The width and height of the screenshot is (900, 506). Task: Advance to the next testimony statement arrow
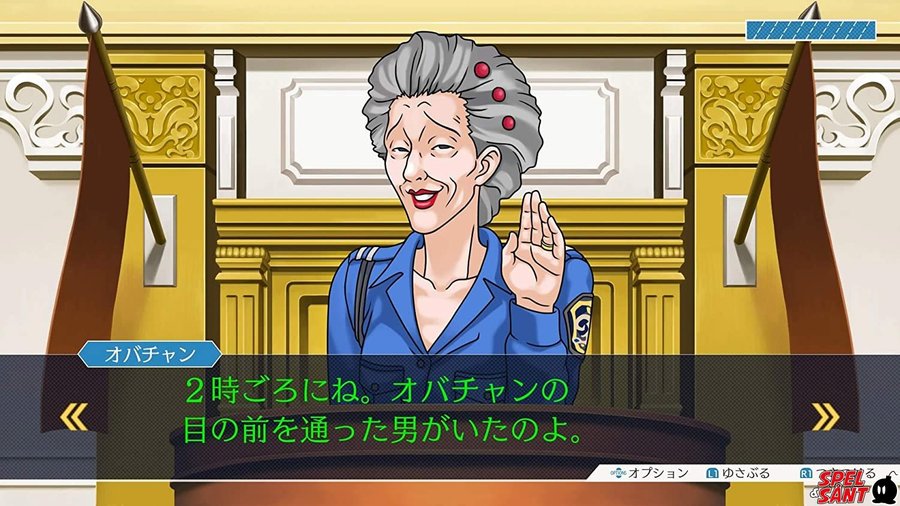(824, 415)
